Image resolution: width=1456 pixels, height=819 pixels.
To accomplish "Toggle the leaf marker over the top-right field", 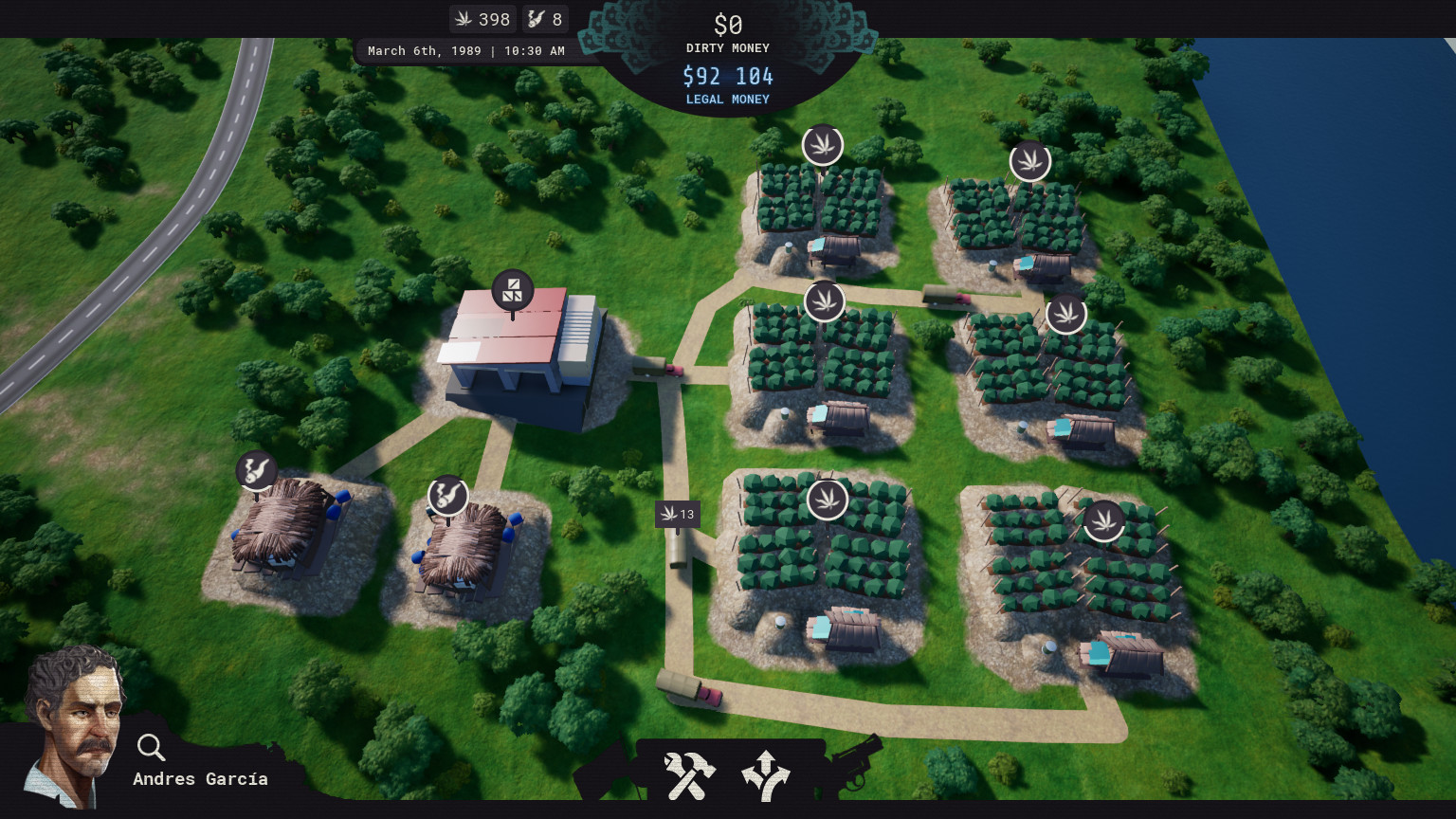I will pyautogui.click(x=1031, y=161).
